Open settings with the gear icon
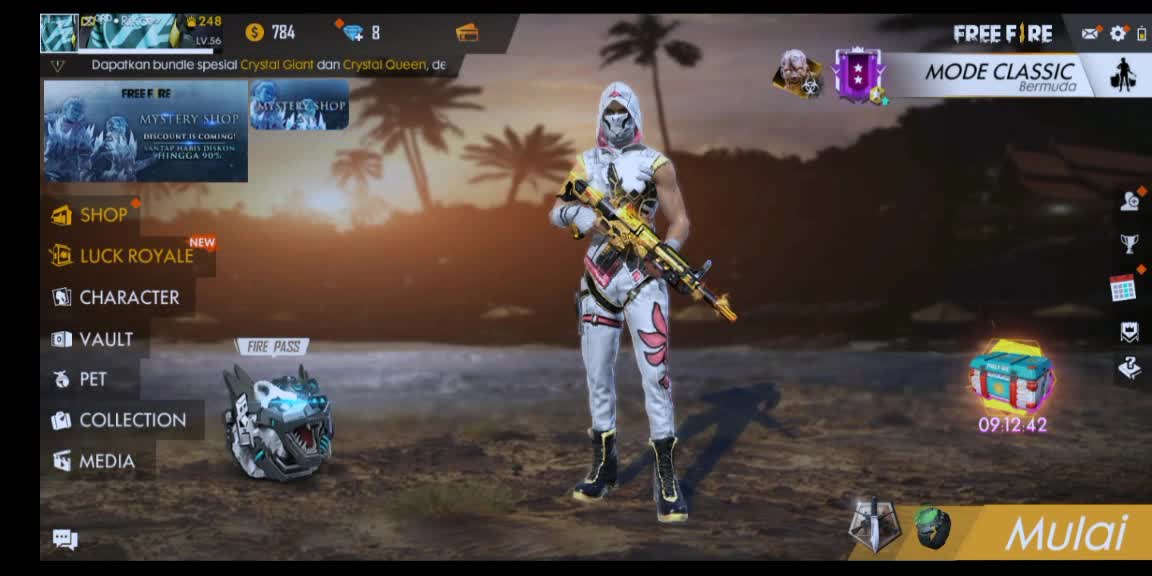 pos(1118,33)
